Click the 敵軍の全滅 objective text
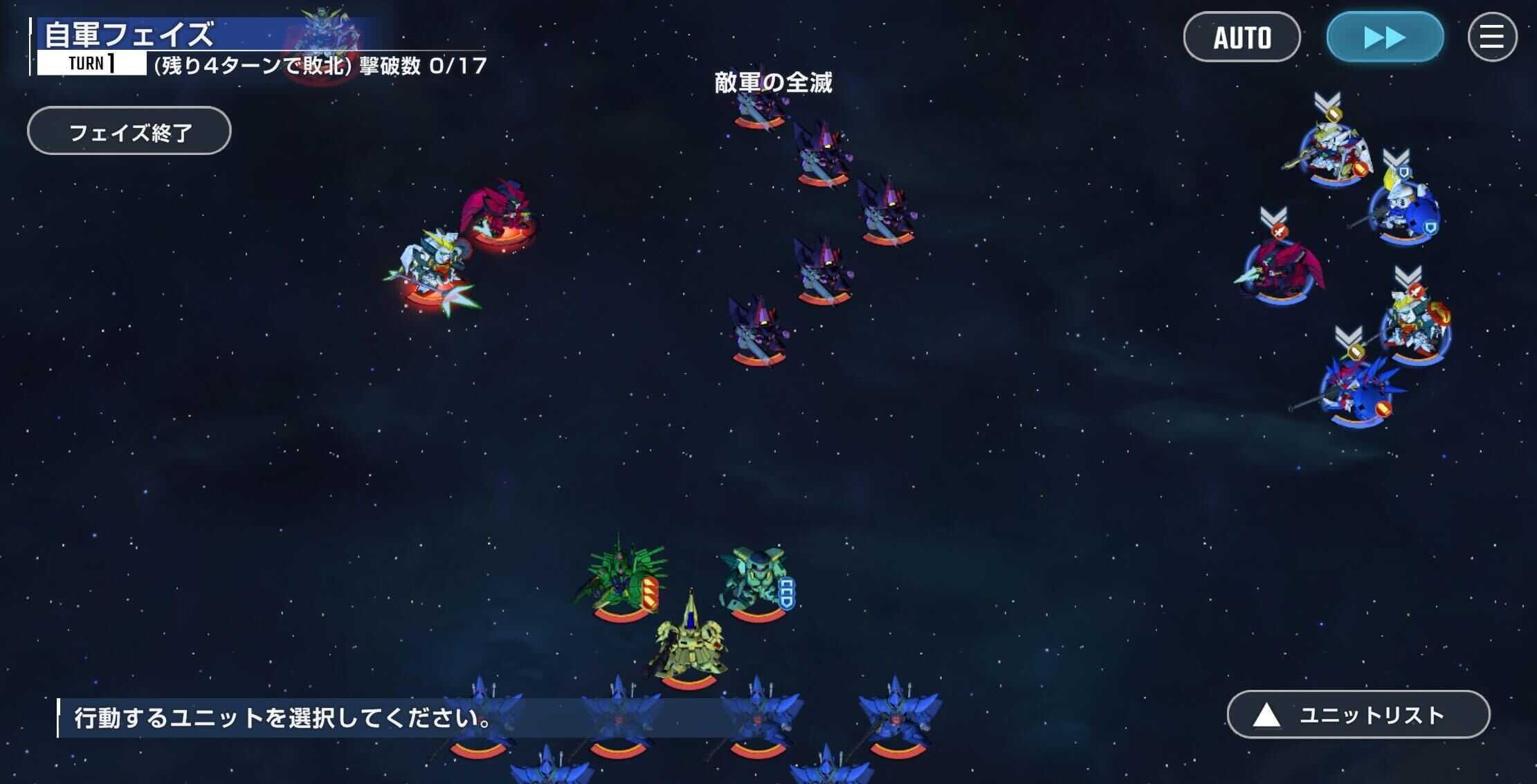The width and height of the screenshot is (1537, 784). click(773, 83)
